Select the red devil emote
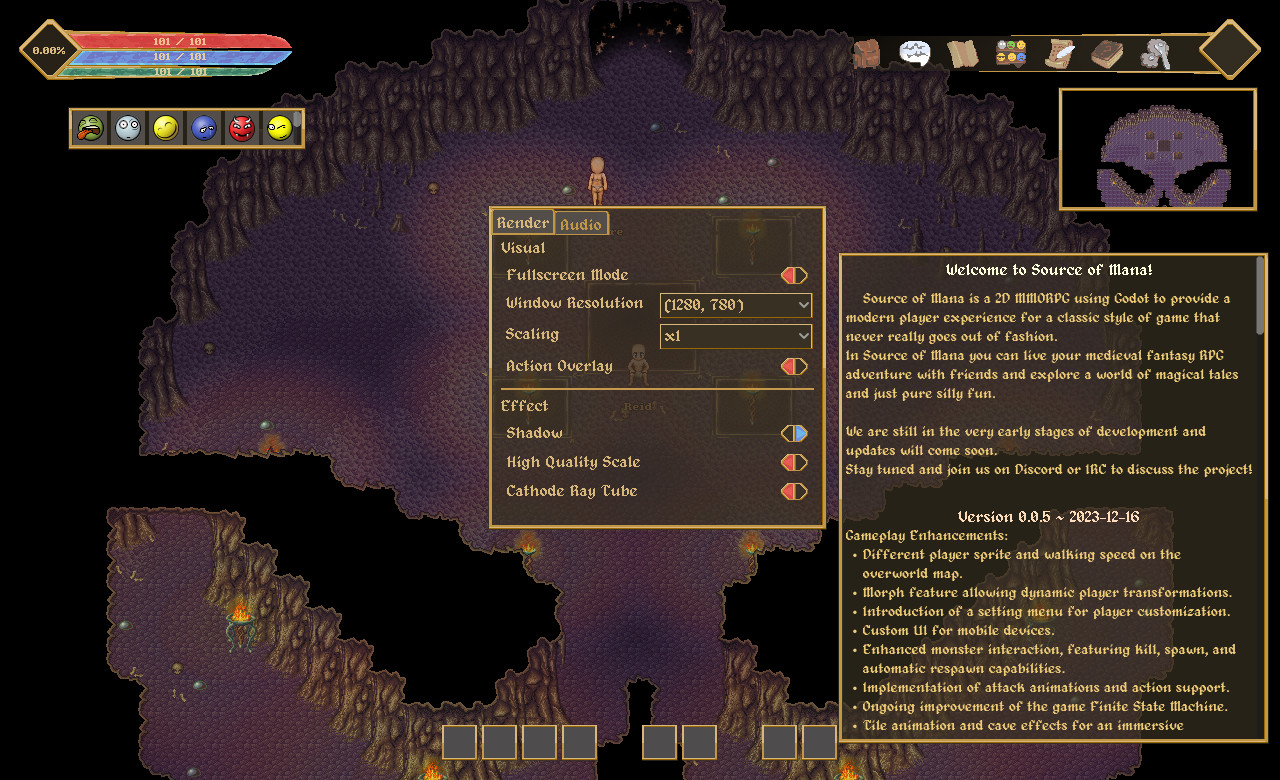This screenshot has width=1280, height=780. [x=242, y=128]
